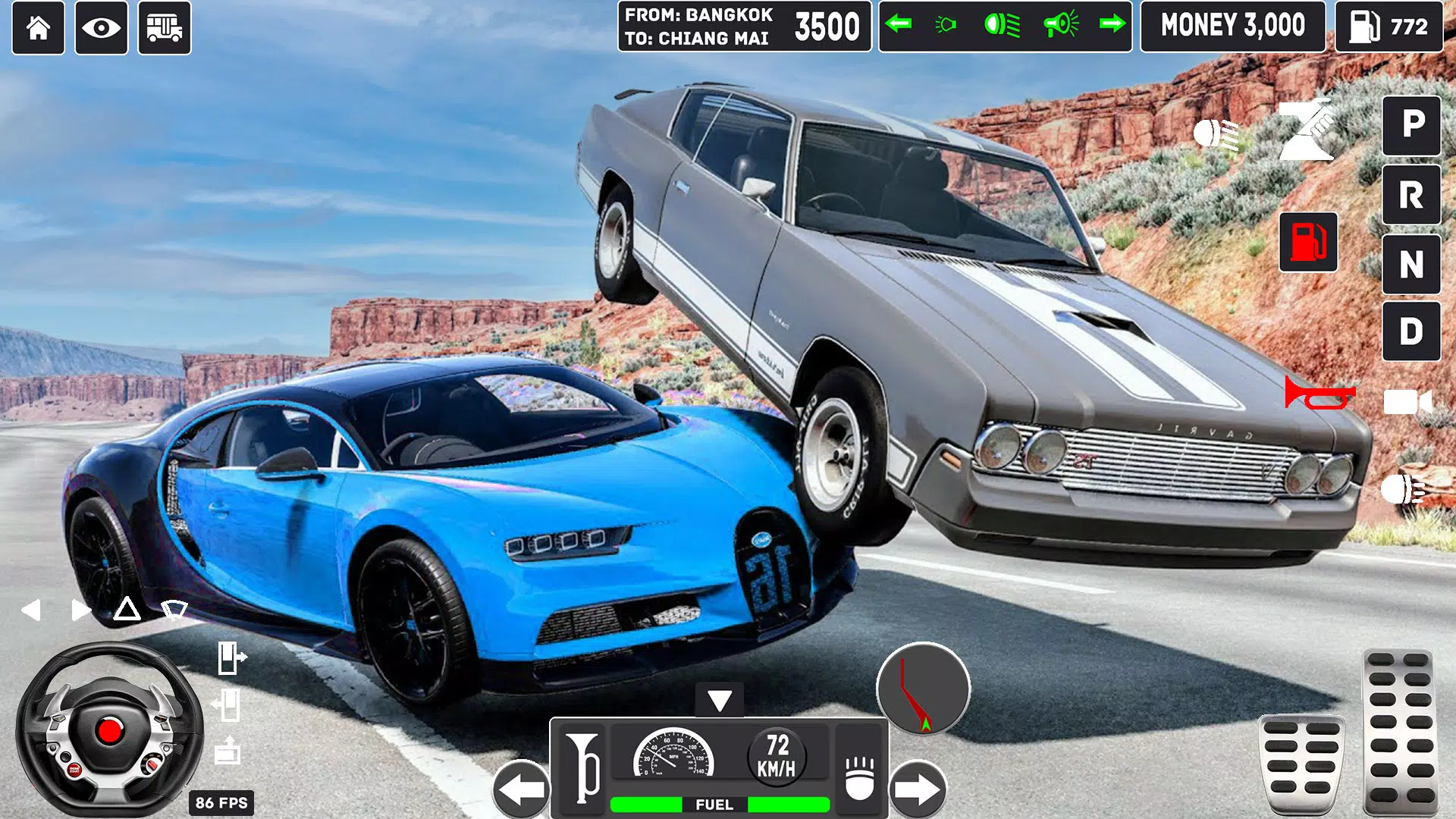Image resolution: width=1456 pixels, height=819 pixels.
Task: Honk the red trumpet horn
Action: pos(1319,394)
